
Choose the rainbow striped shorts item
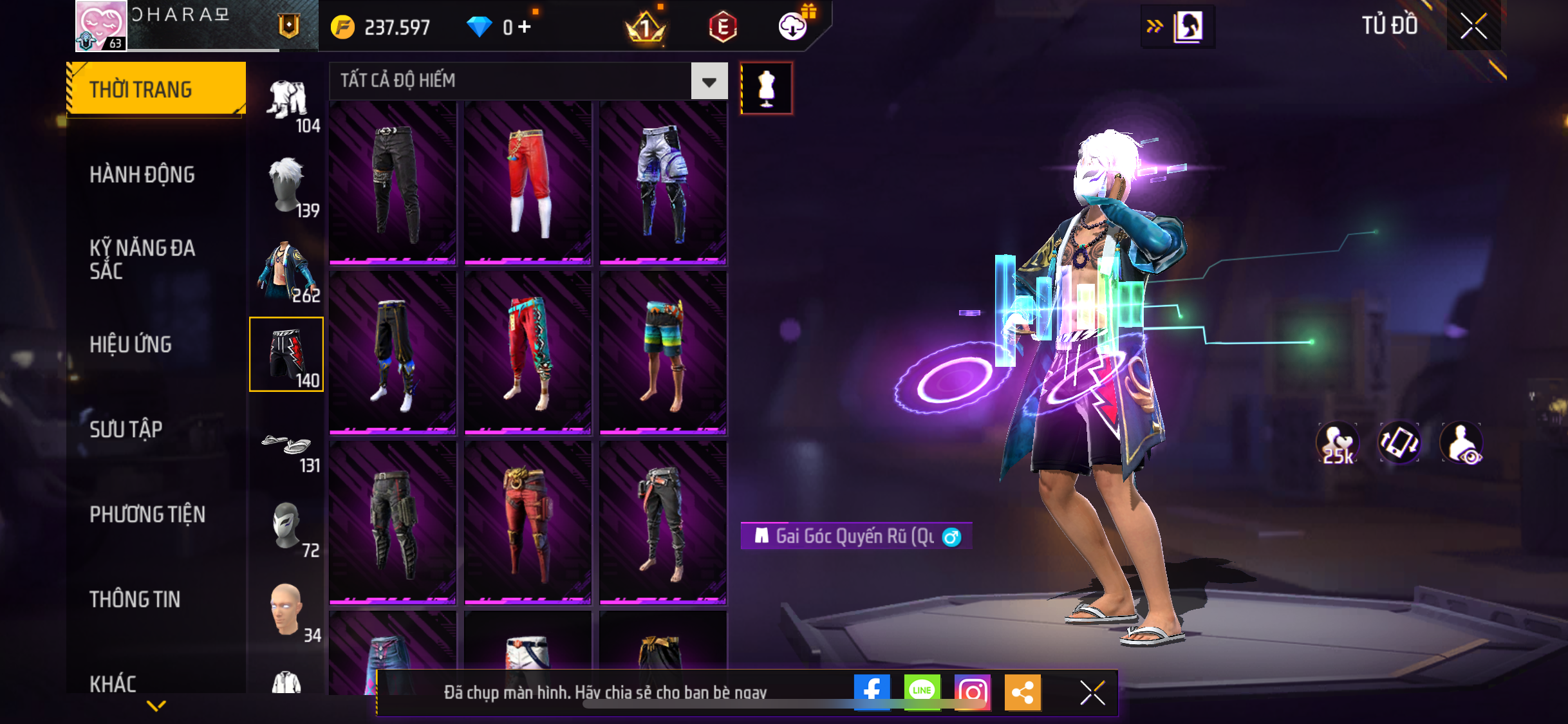tap(663, 353)
